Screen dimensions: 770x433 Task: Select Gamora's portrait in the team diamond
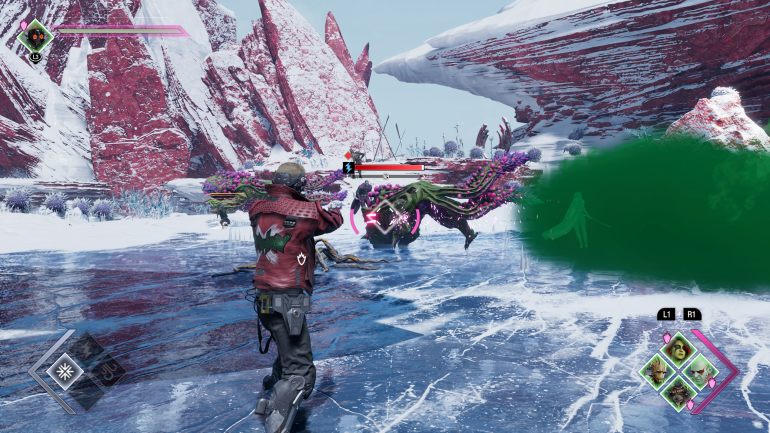point(679,350)
